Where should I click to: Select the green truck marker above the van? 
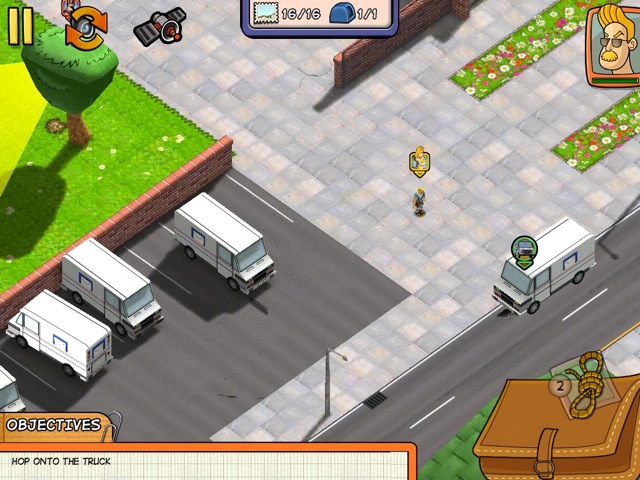coord(523,249)
